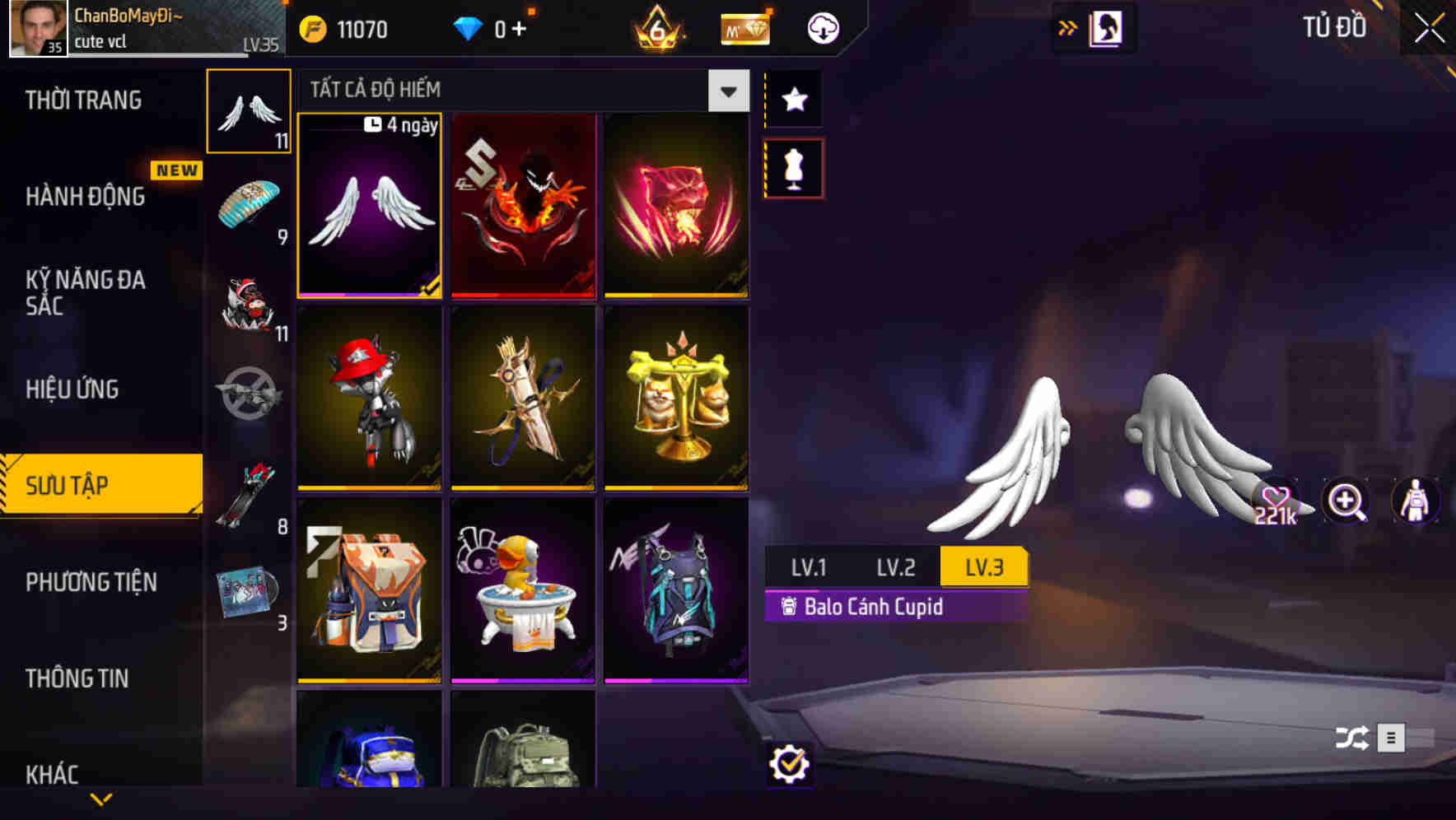The width and height of the screenshot is (1456, 820).
Task: Click the 11070 coin balance
Action: tap(346, 29)
